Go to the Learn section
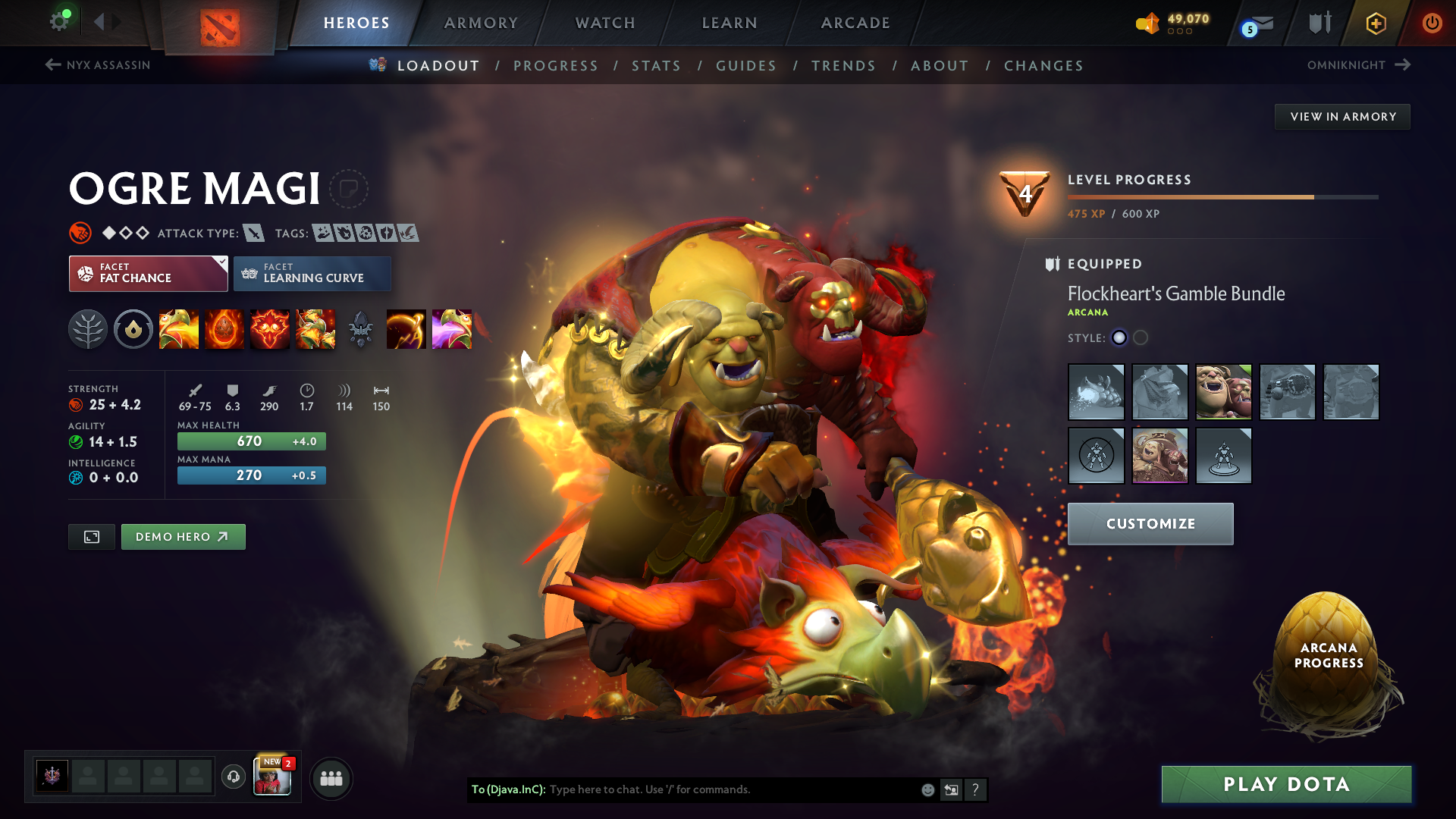The height and width of the screenshot is (819, 1456). point(730,23)
